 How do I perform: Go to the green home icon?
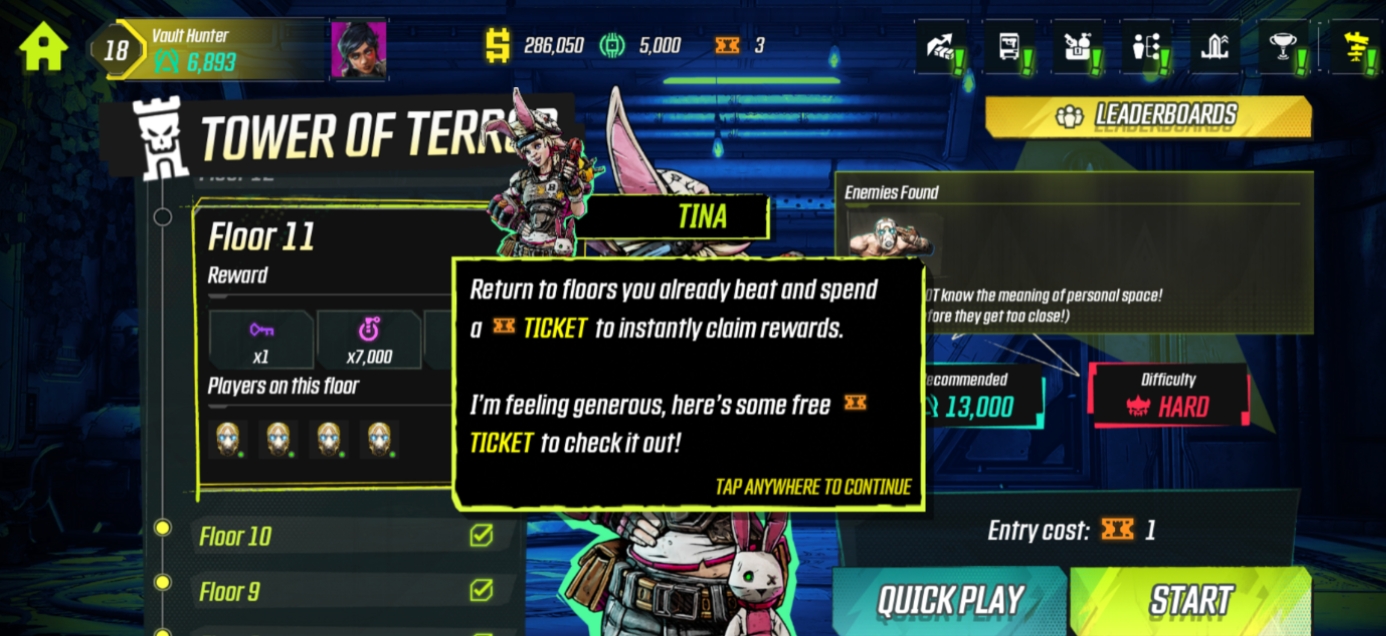tap(43, 47)
